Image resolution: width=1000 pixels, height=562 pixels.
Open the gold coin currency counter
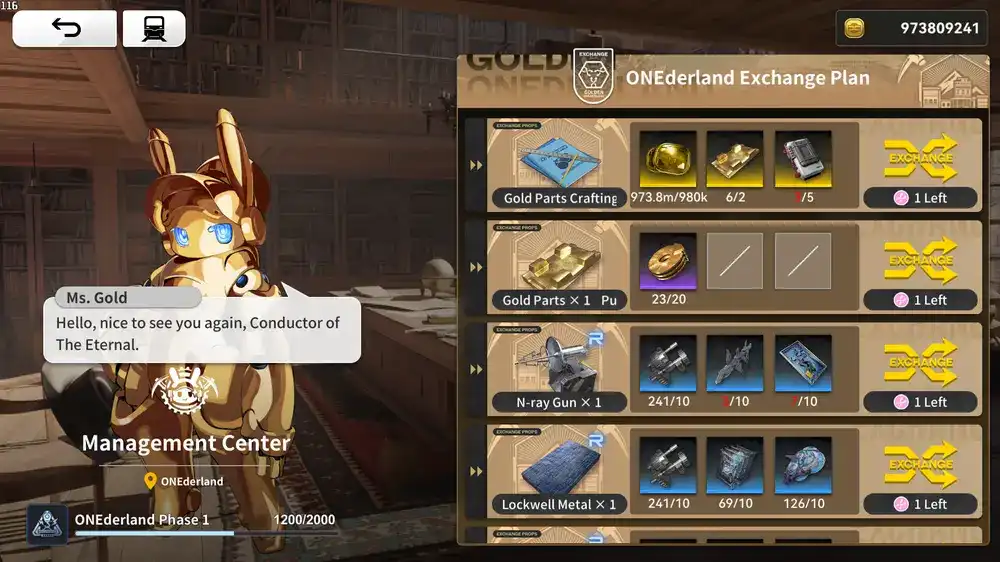tap(910, 28)
